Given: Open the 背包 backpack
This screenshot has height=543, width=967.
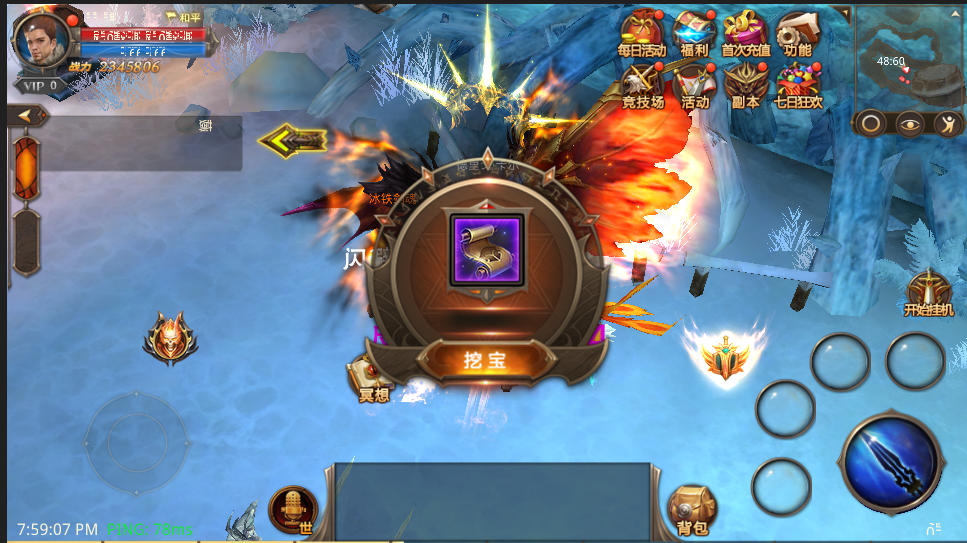Looking at the screenshot, I should [x=690, y=509].
